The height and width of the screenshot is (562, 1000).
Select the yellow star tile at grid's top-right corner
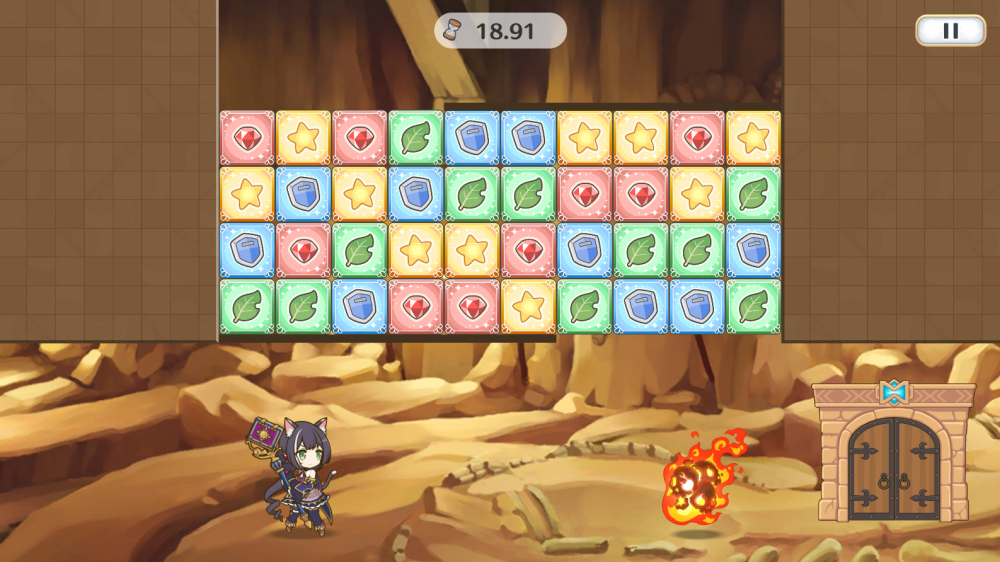[753, 138]
